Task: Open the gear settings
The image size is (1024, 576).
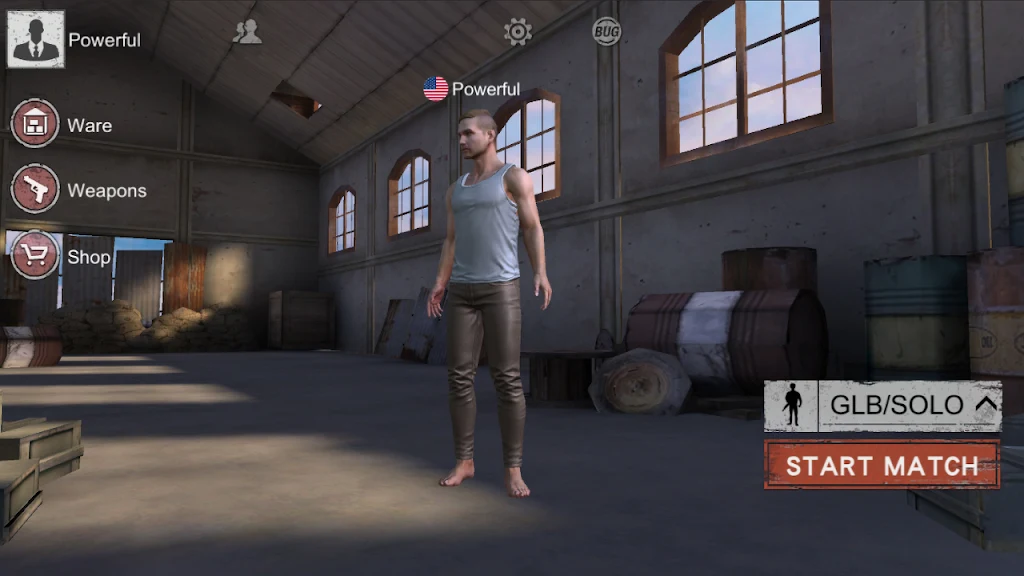Action: coord(518,32)
